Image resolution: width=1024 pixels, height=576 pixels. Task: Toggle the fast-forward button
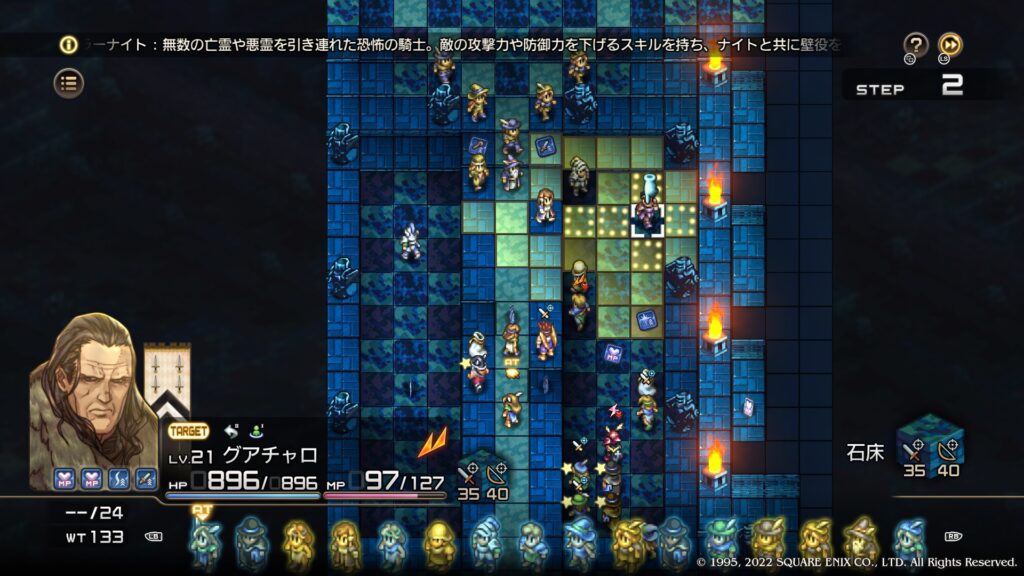[950, 45]
